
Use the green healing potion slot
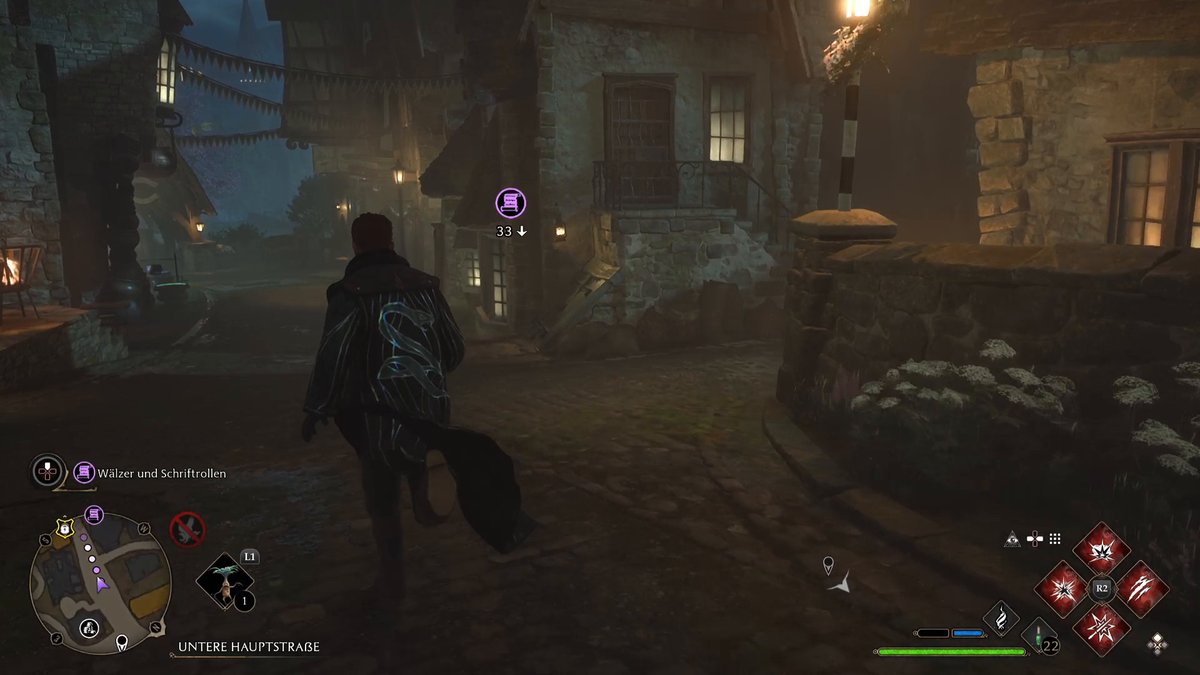point(1040,637)
